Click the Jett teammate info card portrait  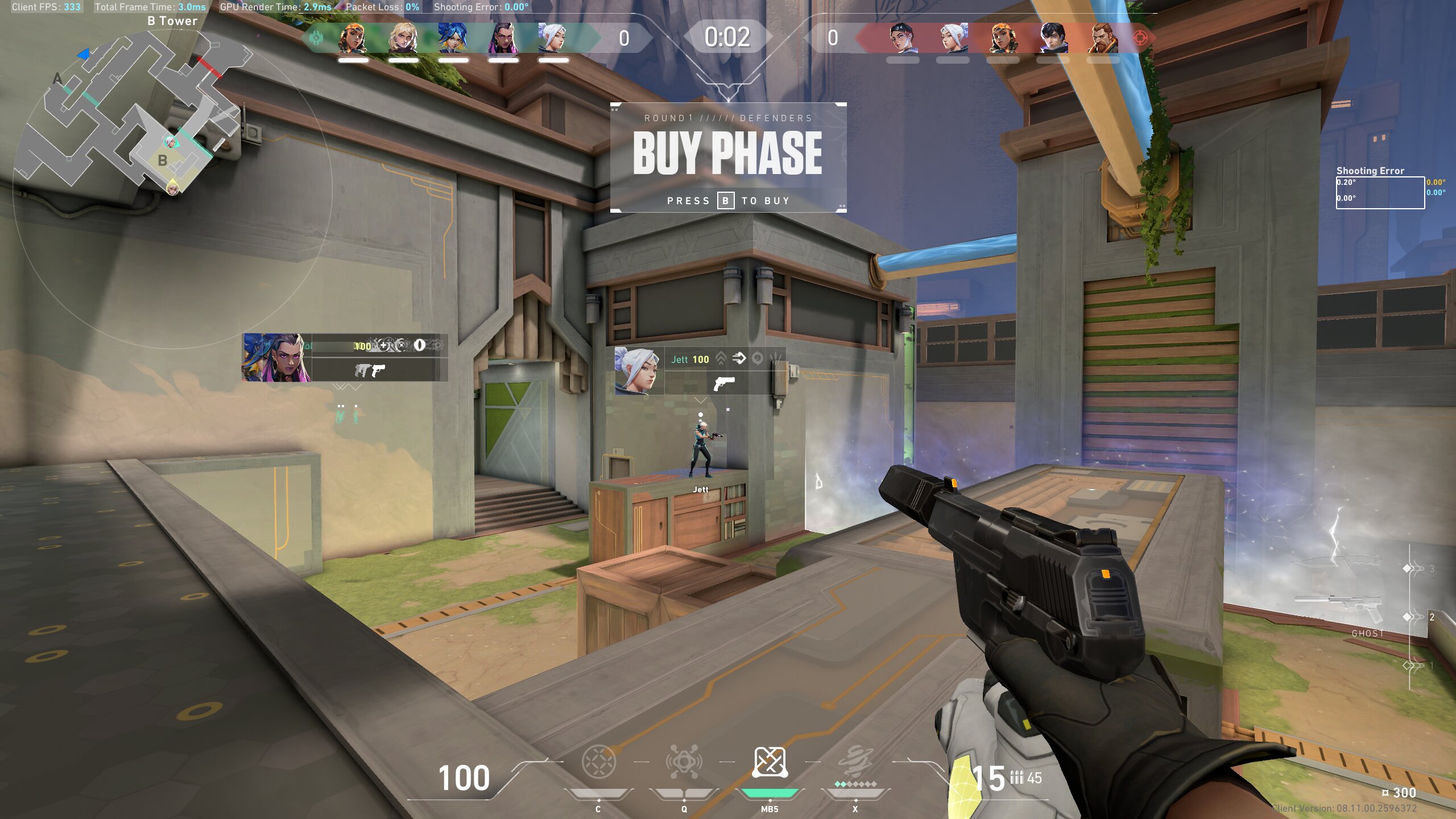[x=639, y=370]
